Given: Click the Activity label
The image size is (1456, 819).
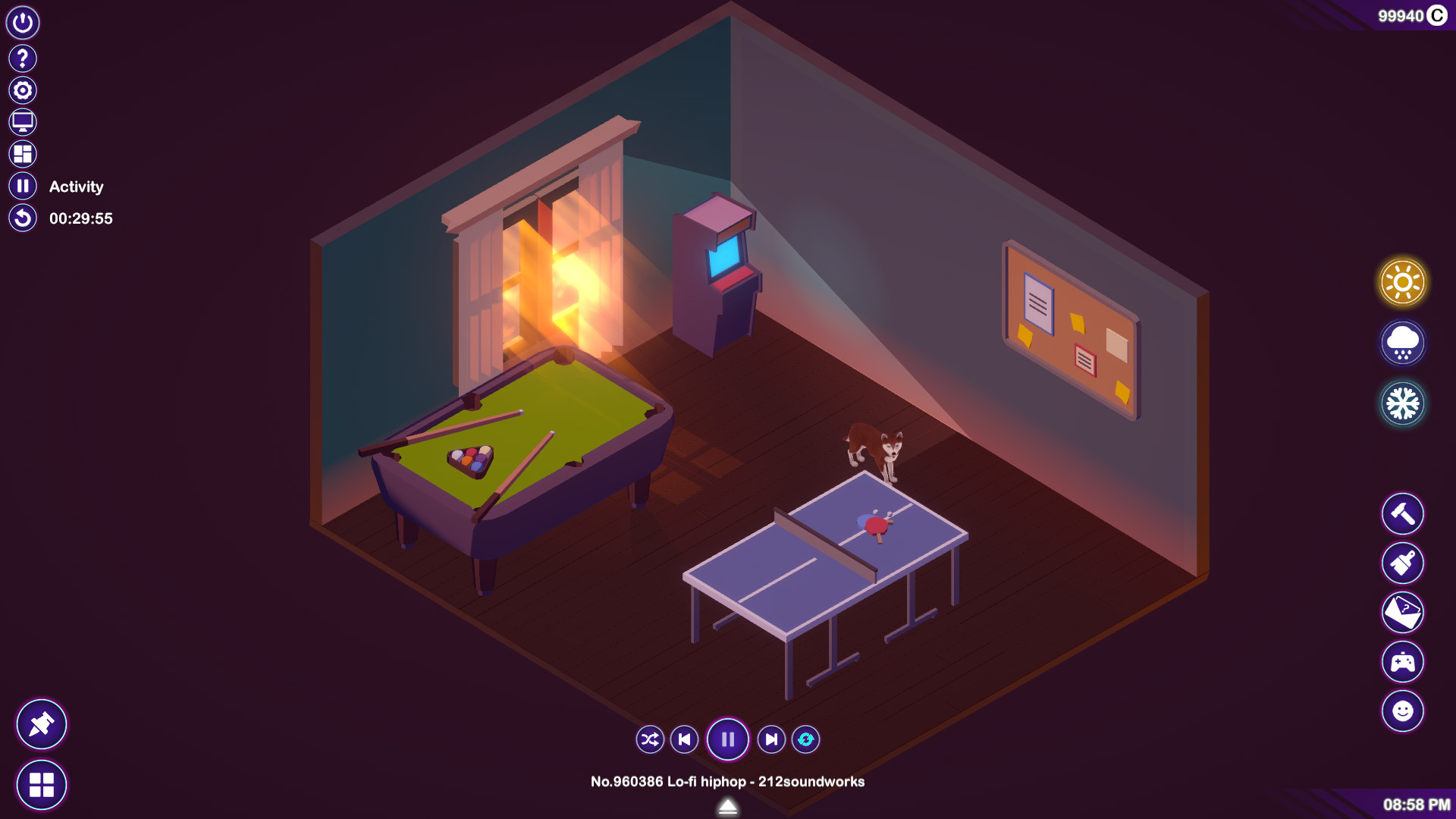Looking at the screenshot, I should coord(76,186).
